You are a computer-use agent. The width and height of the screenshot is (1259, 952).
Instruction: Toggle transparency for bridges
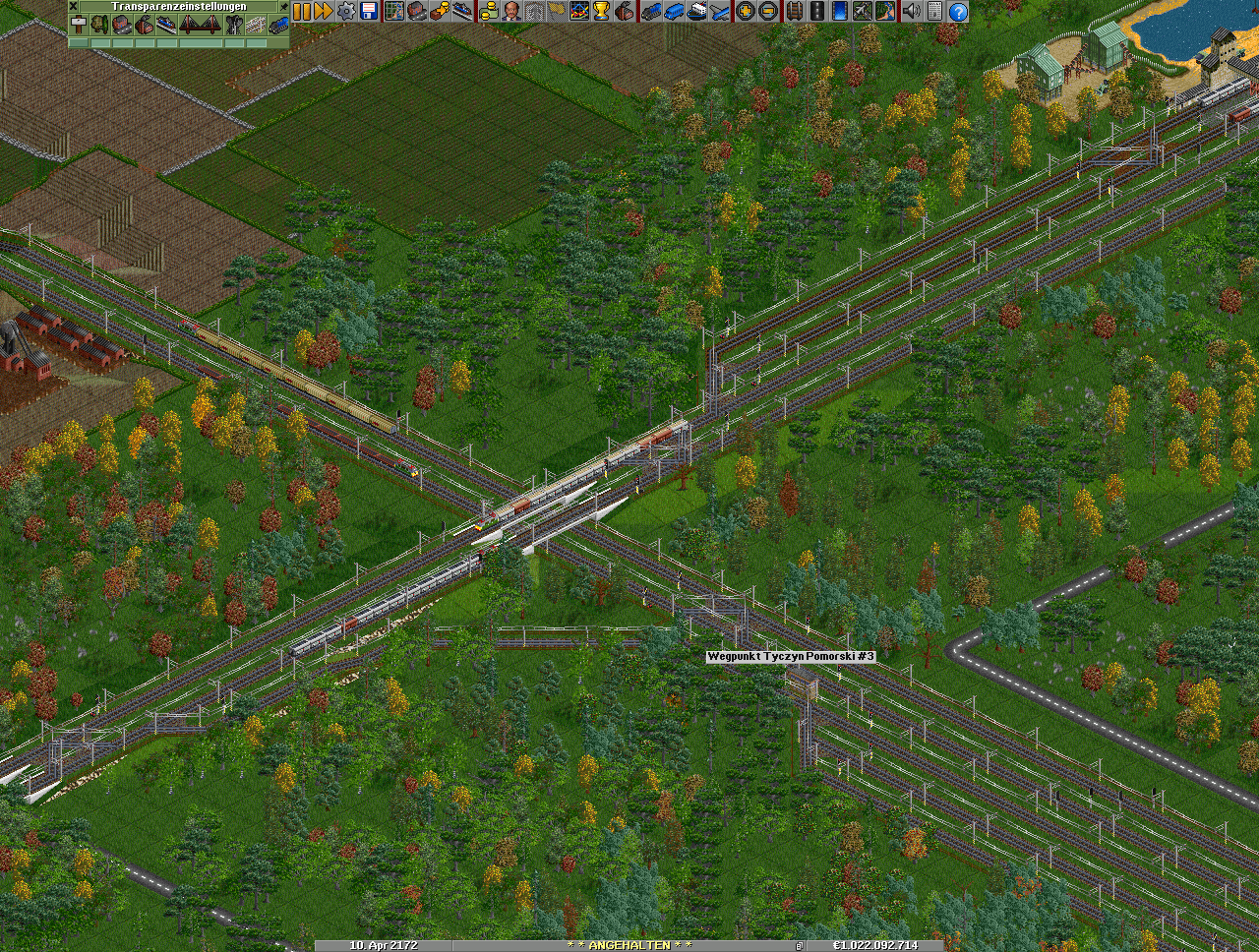click(200, 25)
